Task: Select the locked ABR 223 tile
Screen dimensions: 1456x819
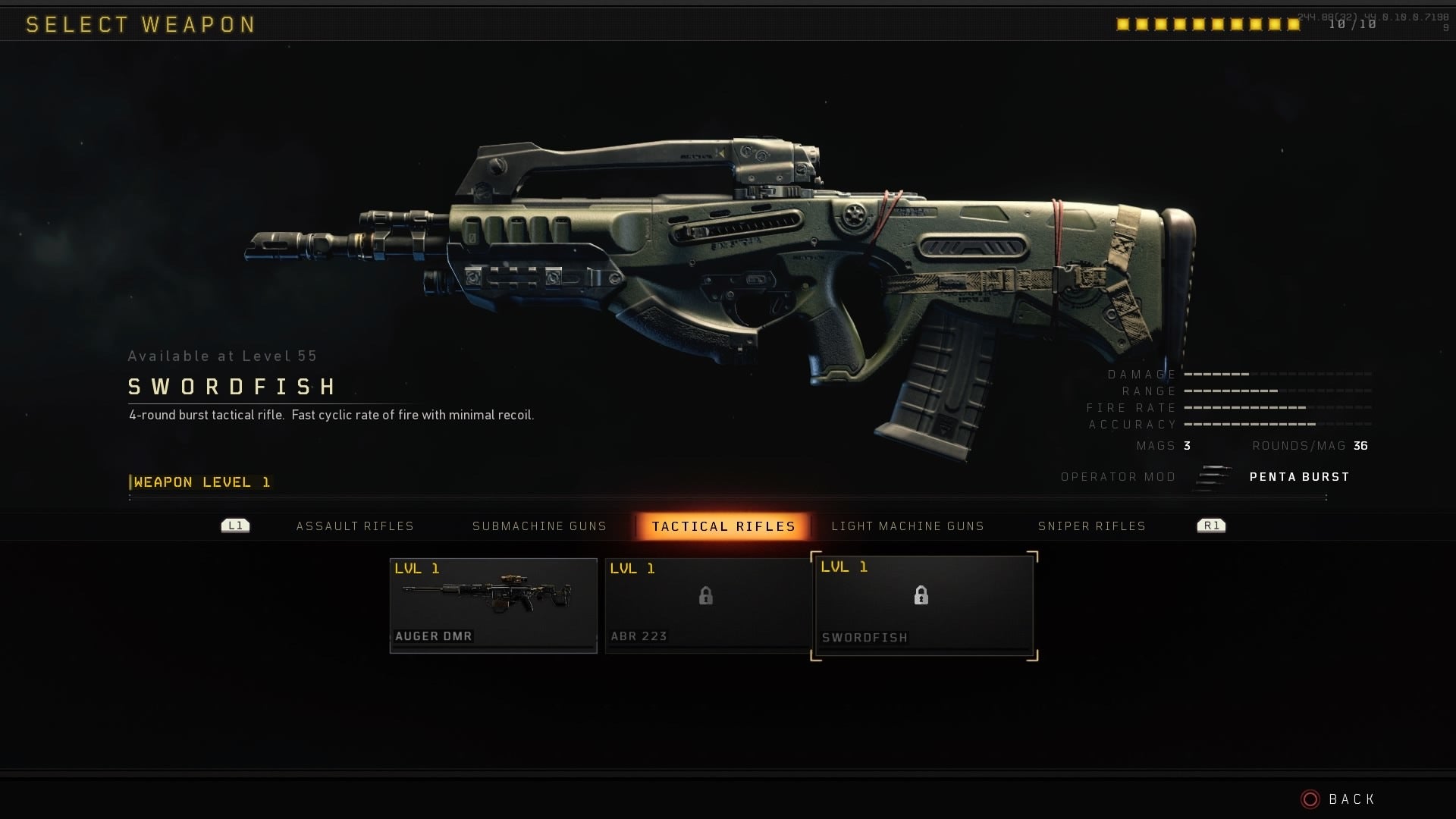Action: [x=708, y=604]
